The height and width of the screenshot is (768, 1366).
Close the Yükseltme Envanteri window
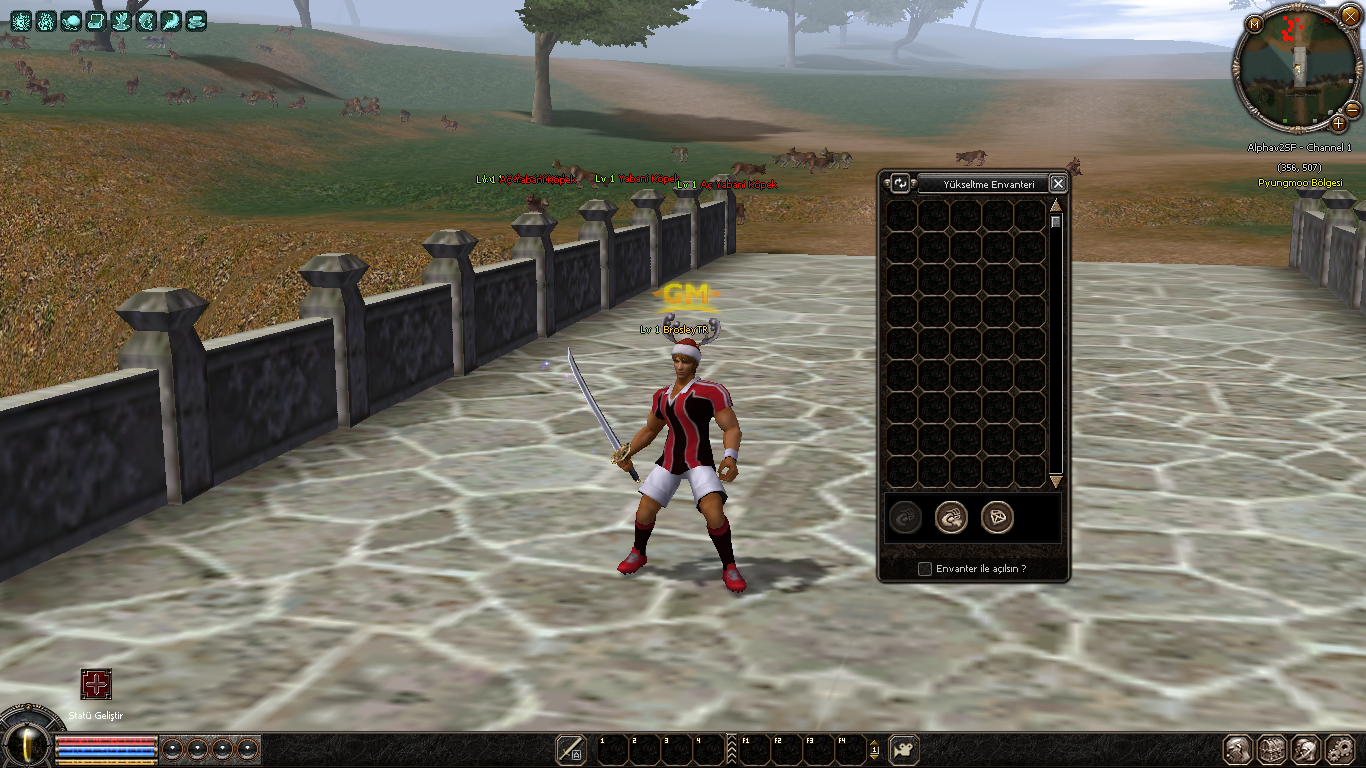(1058, 183)
